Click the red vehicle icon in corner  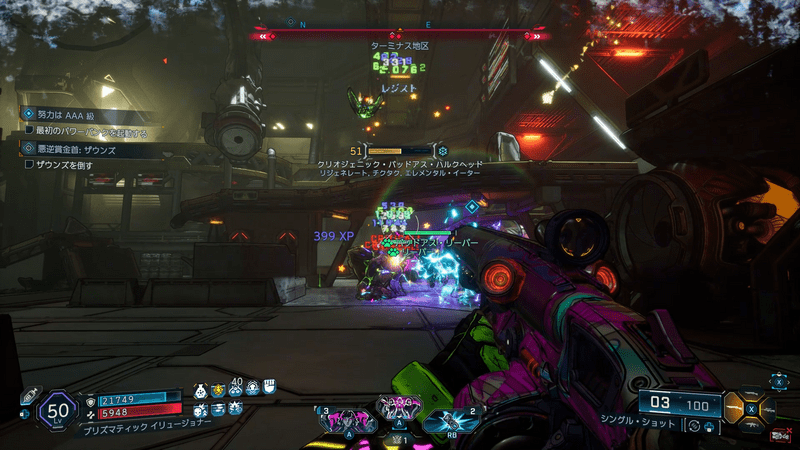tap(778, 434)
